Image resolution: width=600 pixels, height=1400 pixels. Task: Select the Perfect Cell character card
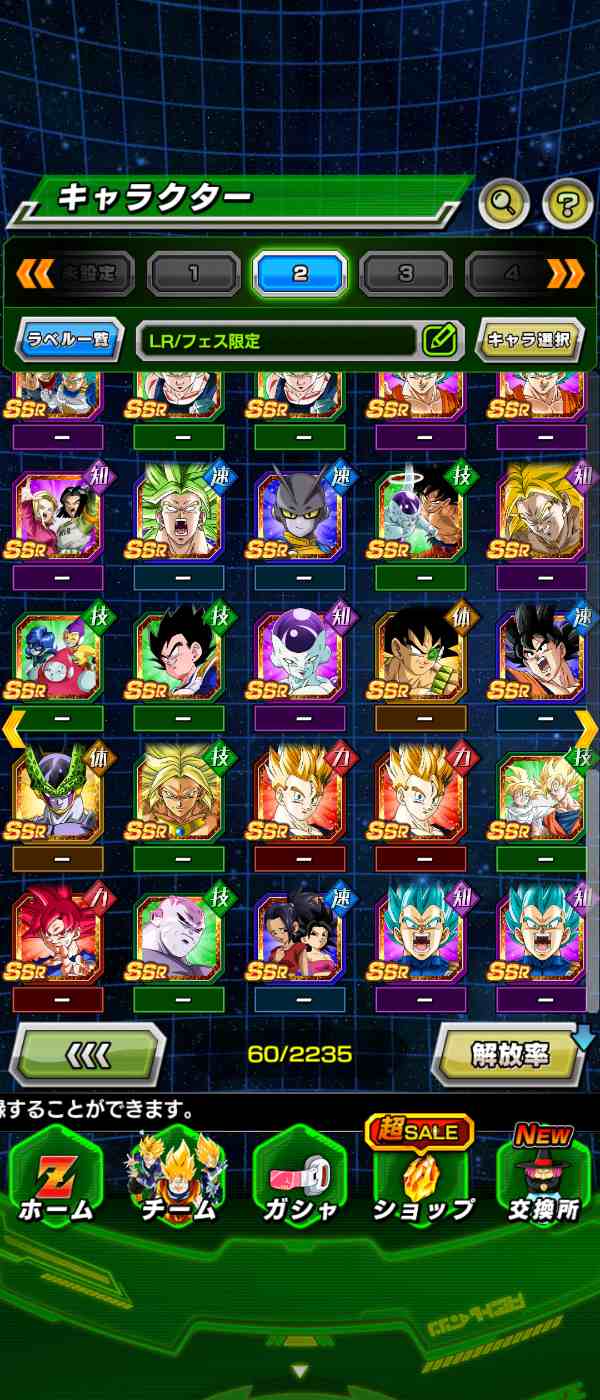(x=57, y=796)
